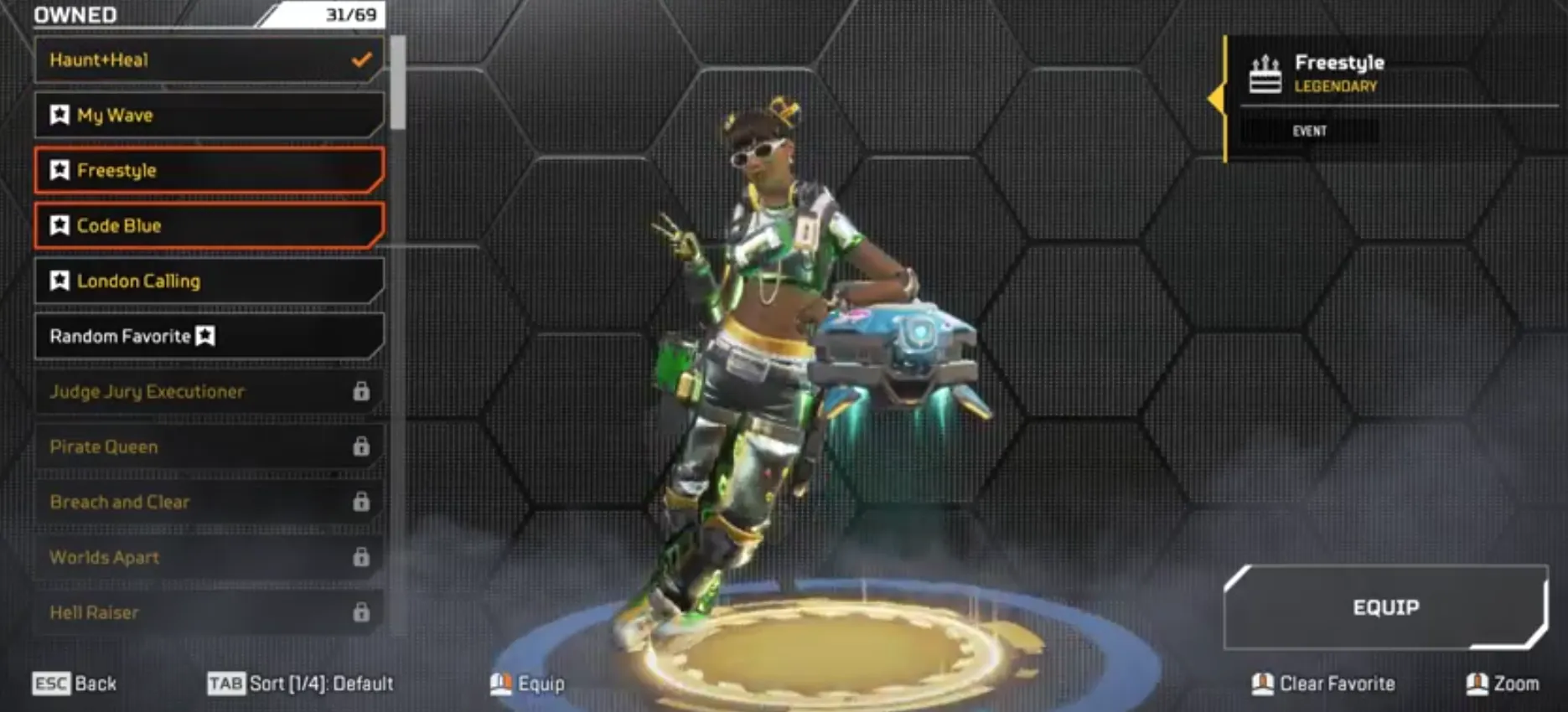The height and width of the screenshot is (712, 1568).
Task: Click the star icon beside Code Blue
Action: (x=59, y=225)
